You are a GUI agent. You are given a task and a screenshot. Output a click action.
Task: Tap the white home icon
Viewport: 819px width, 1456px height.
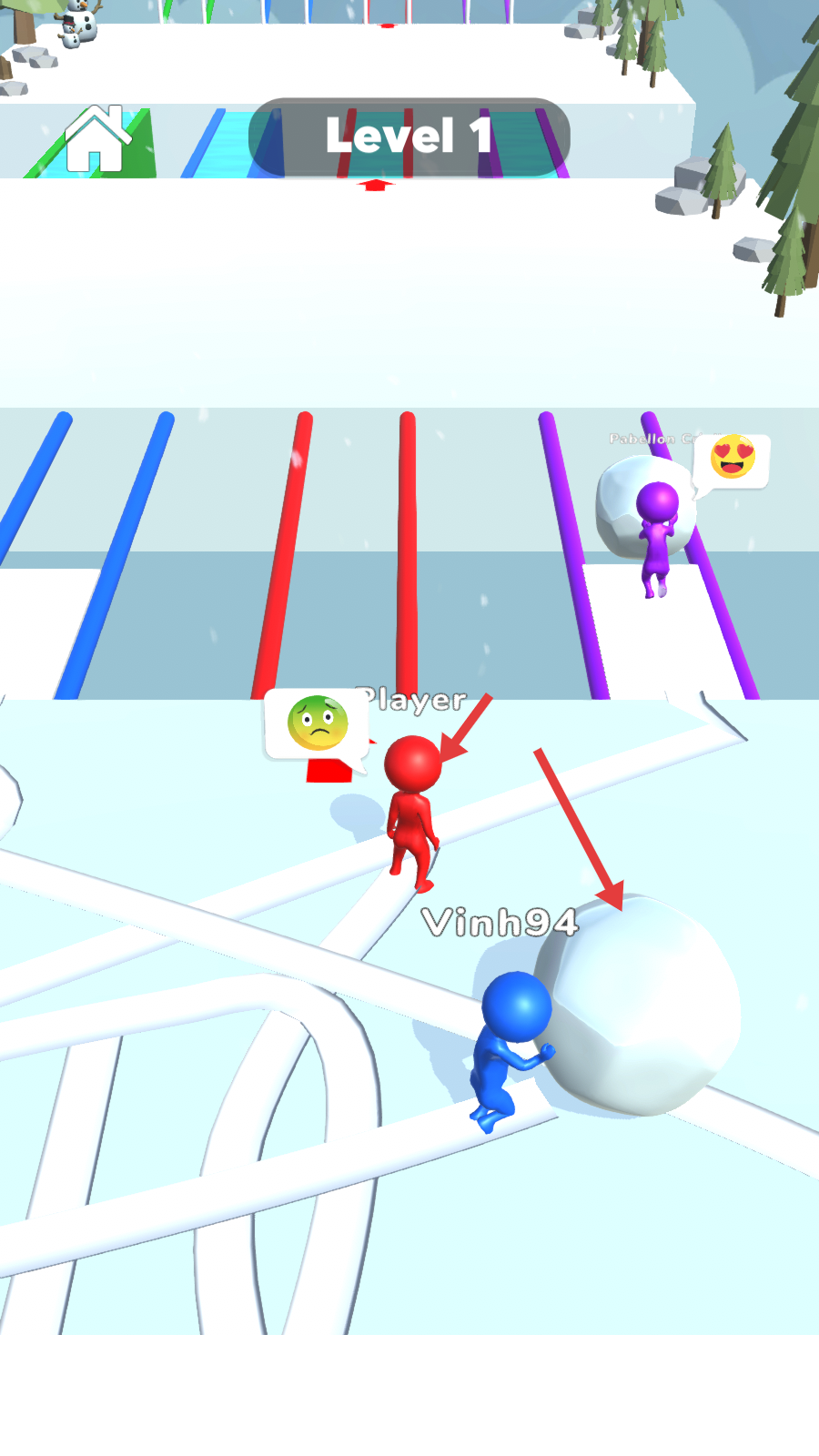tap(97, 139)
